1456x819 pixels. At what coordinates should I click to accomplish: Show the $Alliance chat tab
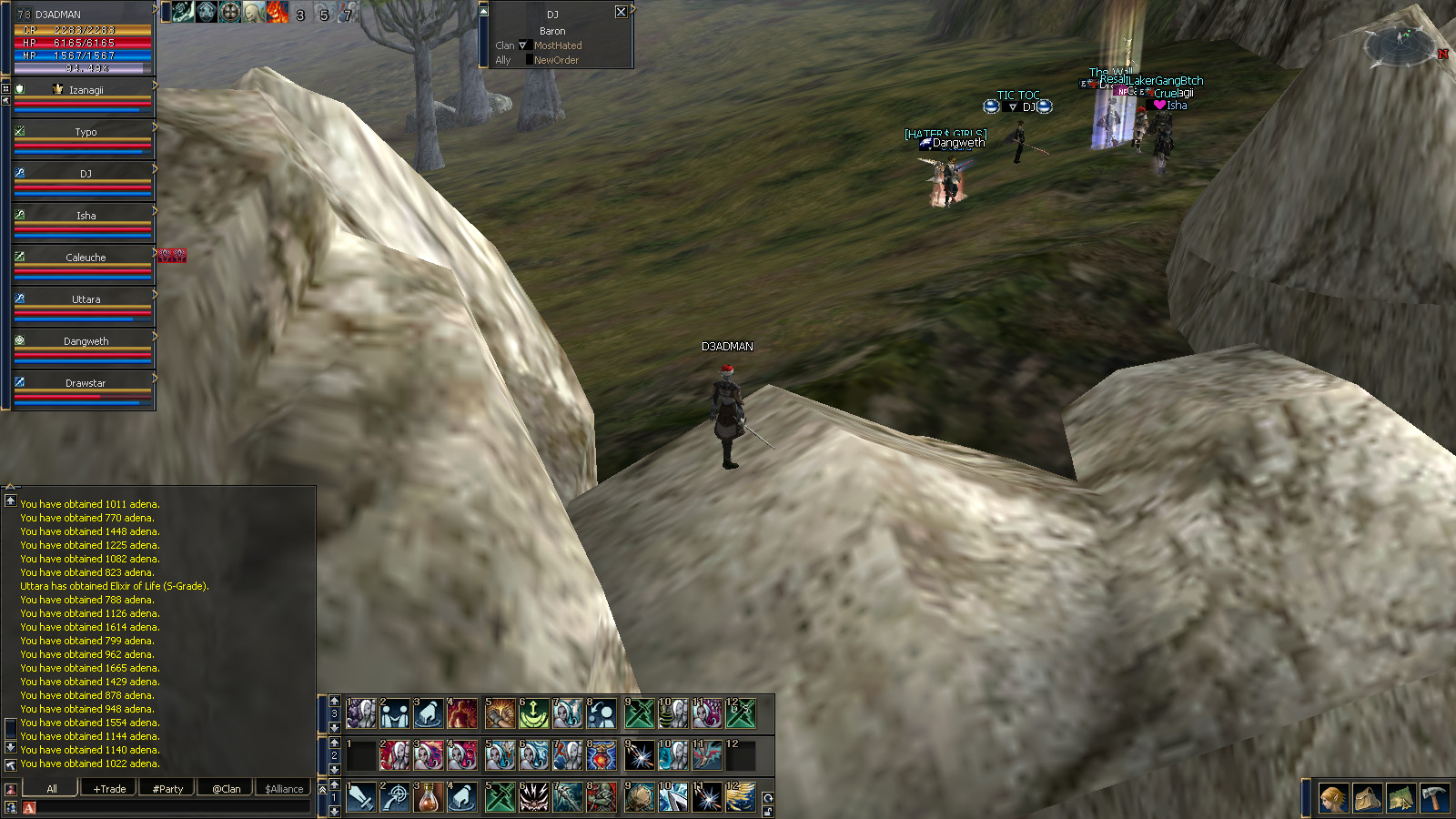coord(284,789)
